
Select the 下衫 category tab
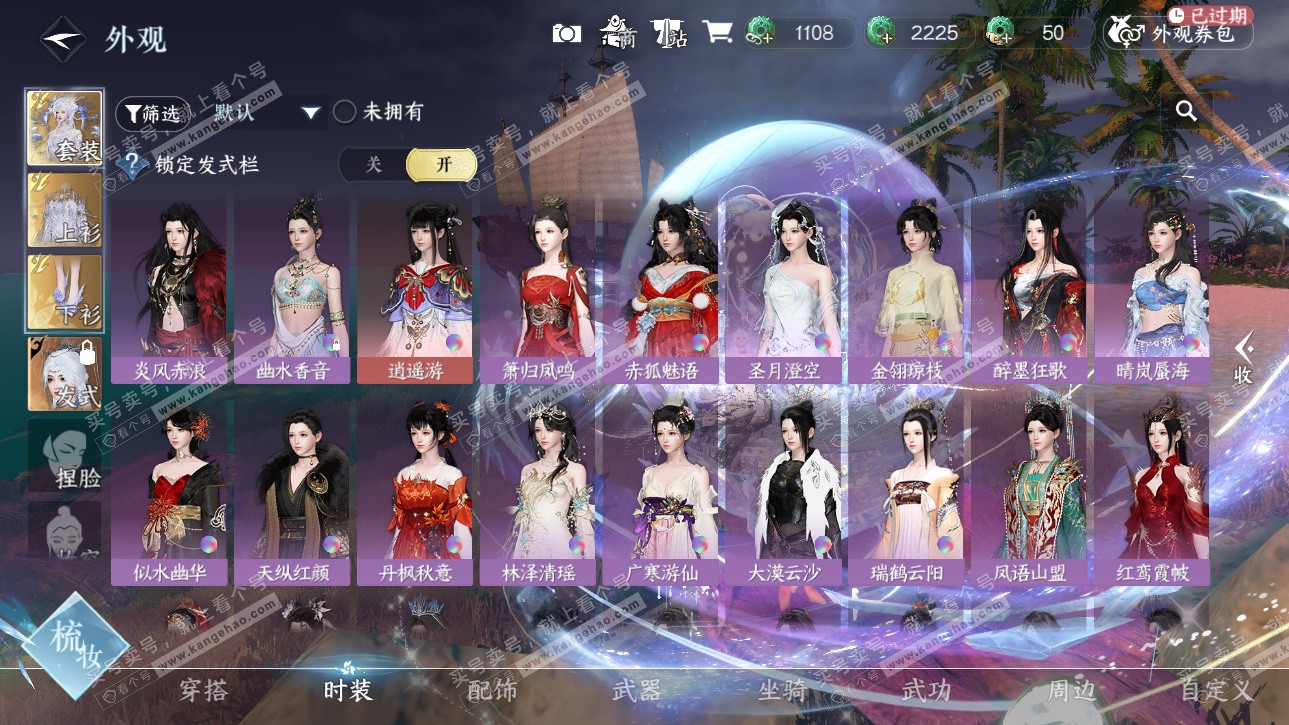coord(65,292)
